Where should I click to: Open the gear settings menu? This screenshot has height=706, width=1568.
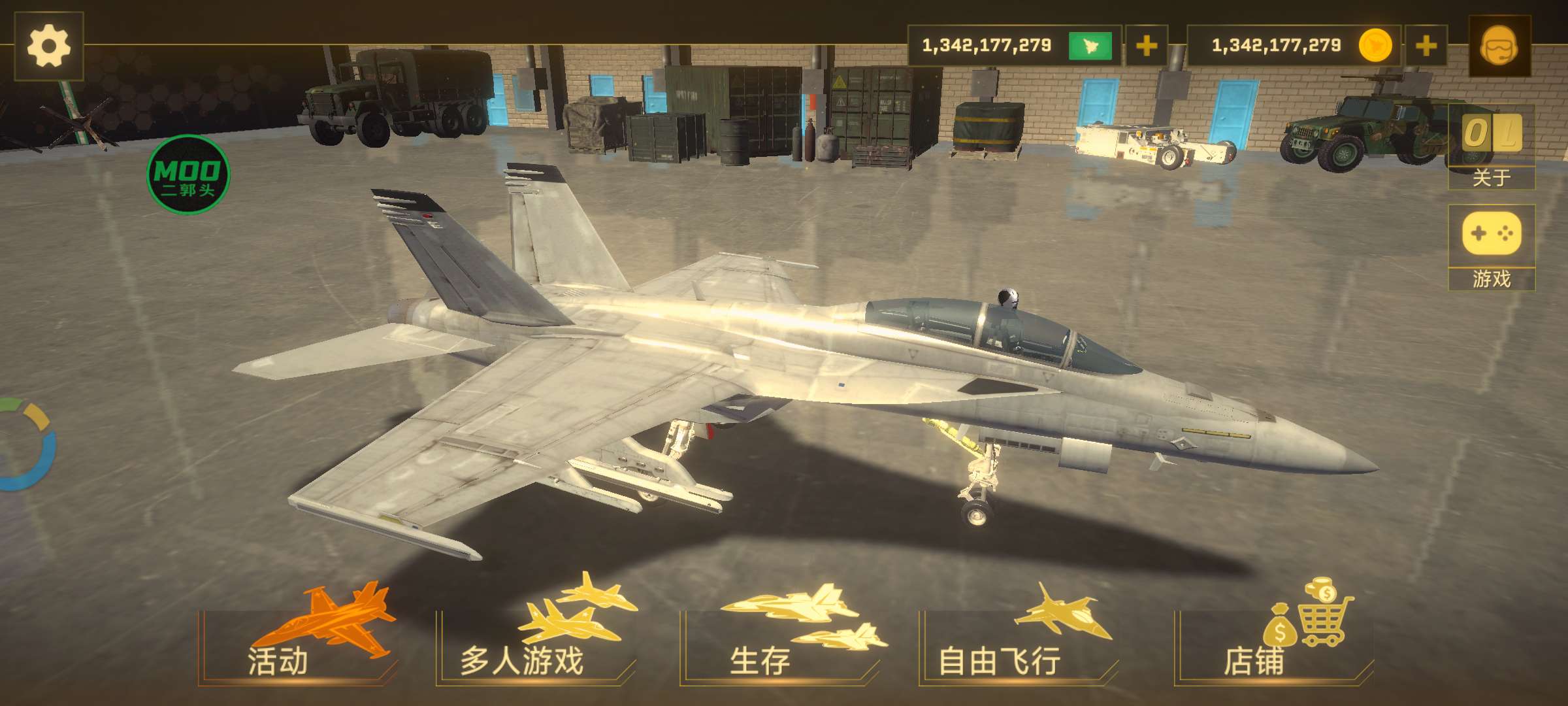[x=48, y=46]
